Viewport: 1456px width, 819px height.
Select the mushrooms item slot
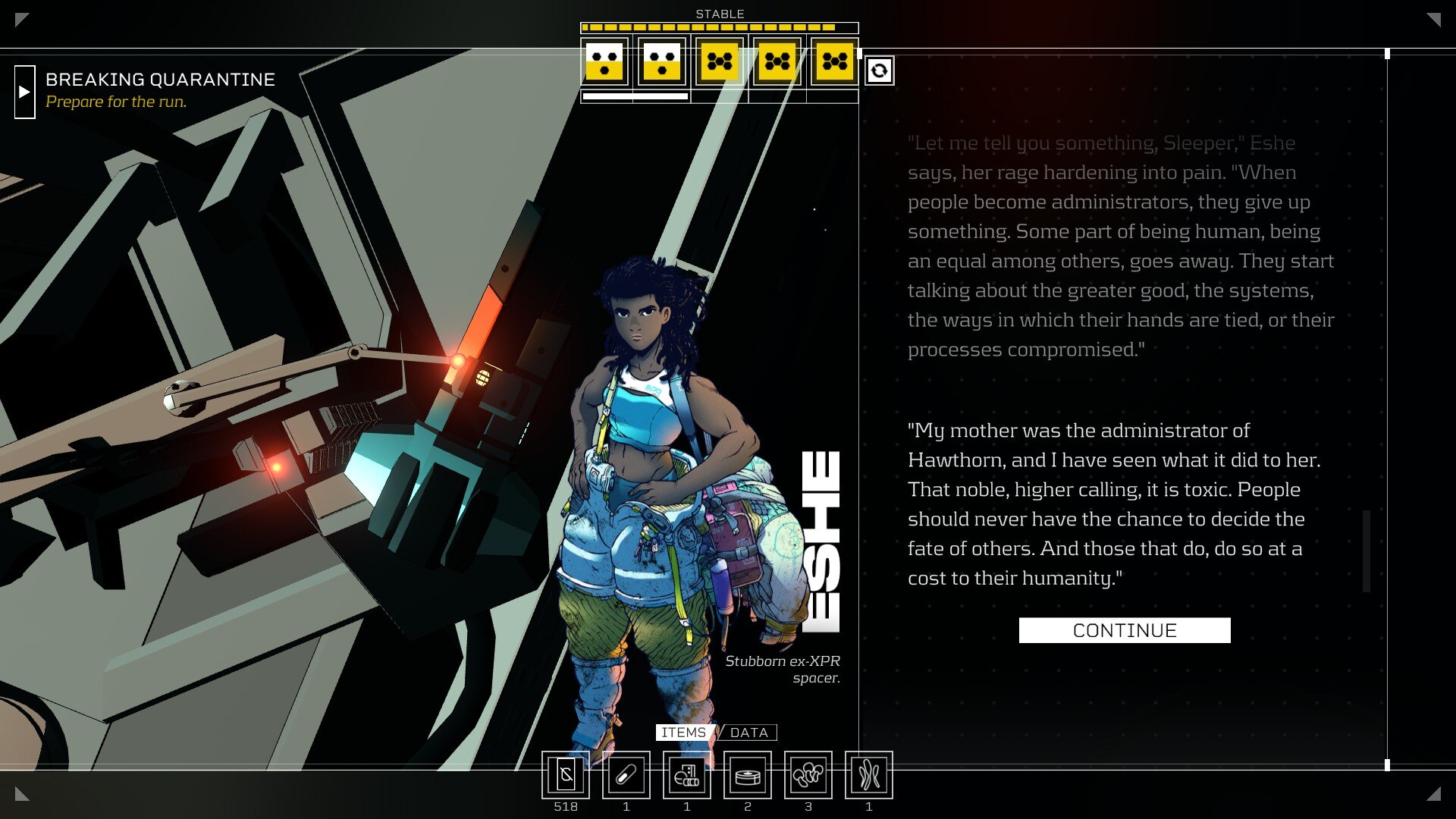[x=808, y=775]
